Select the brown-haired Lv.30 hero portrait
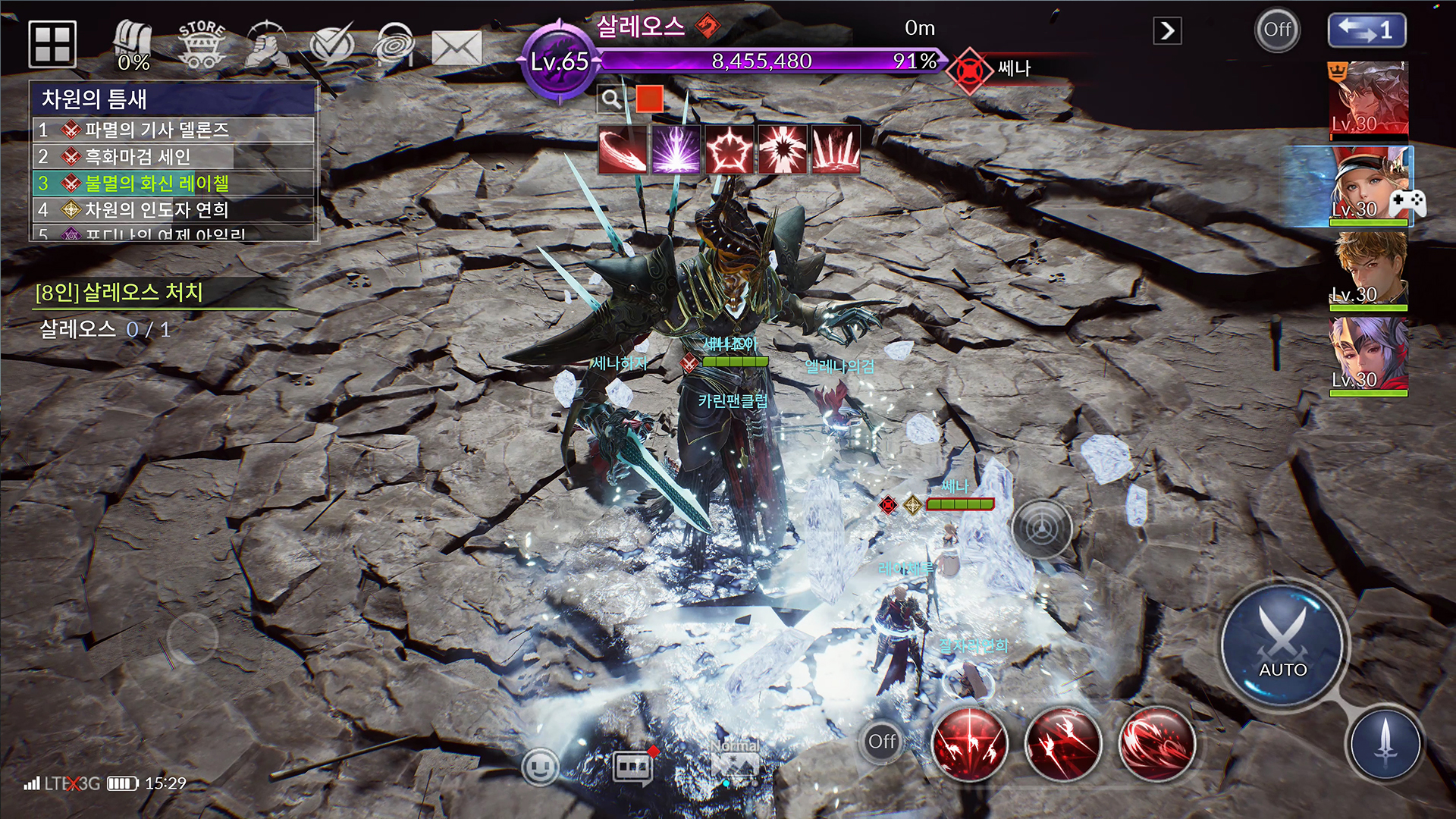Screen dimensions: 1456x819 pos(1370,269)
